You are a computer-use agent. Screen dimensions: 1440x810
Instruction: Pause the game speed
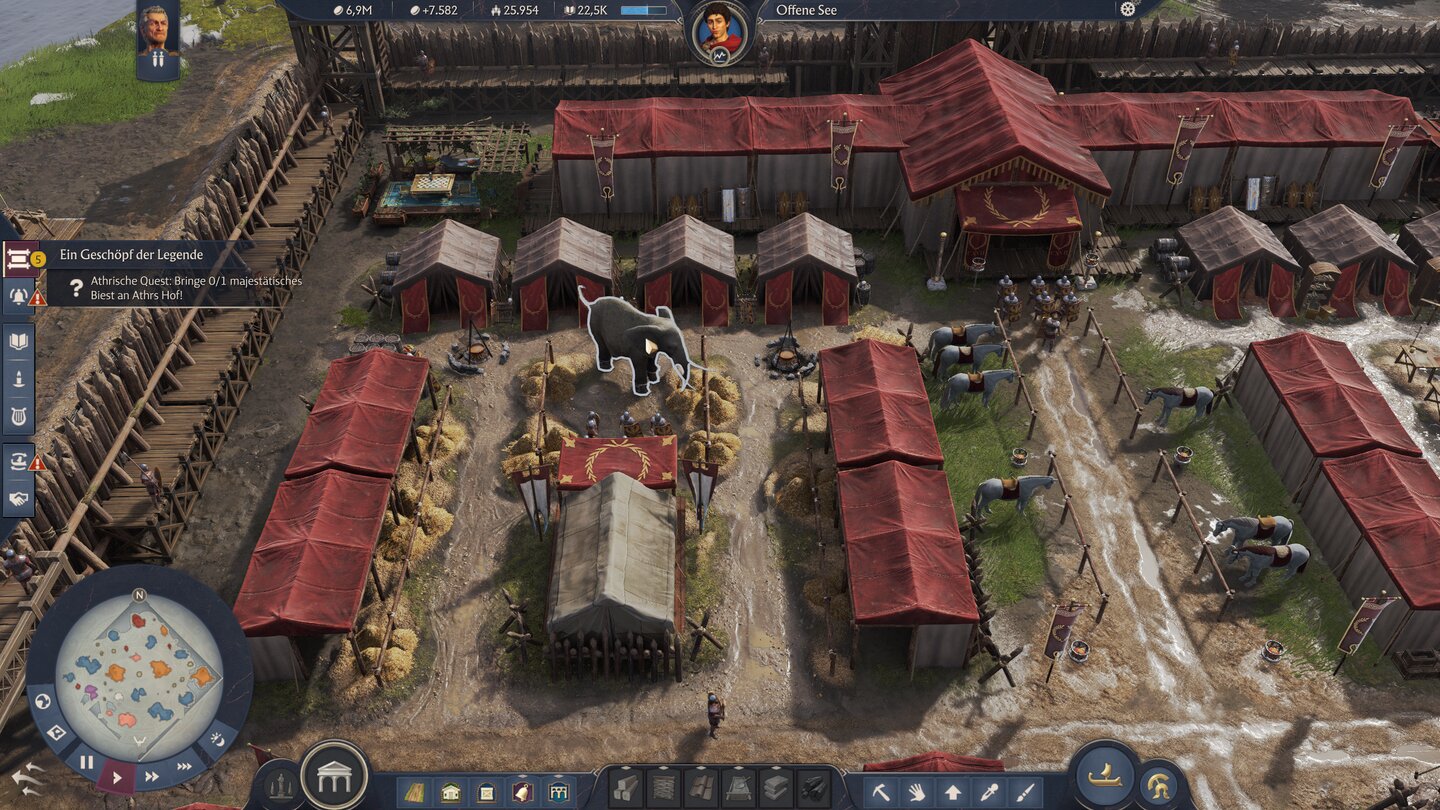tap(87, 762)
